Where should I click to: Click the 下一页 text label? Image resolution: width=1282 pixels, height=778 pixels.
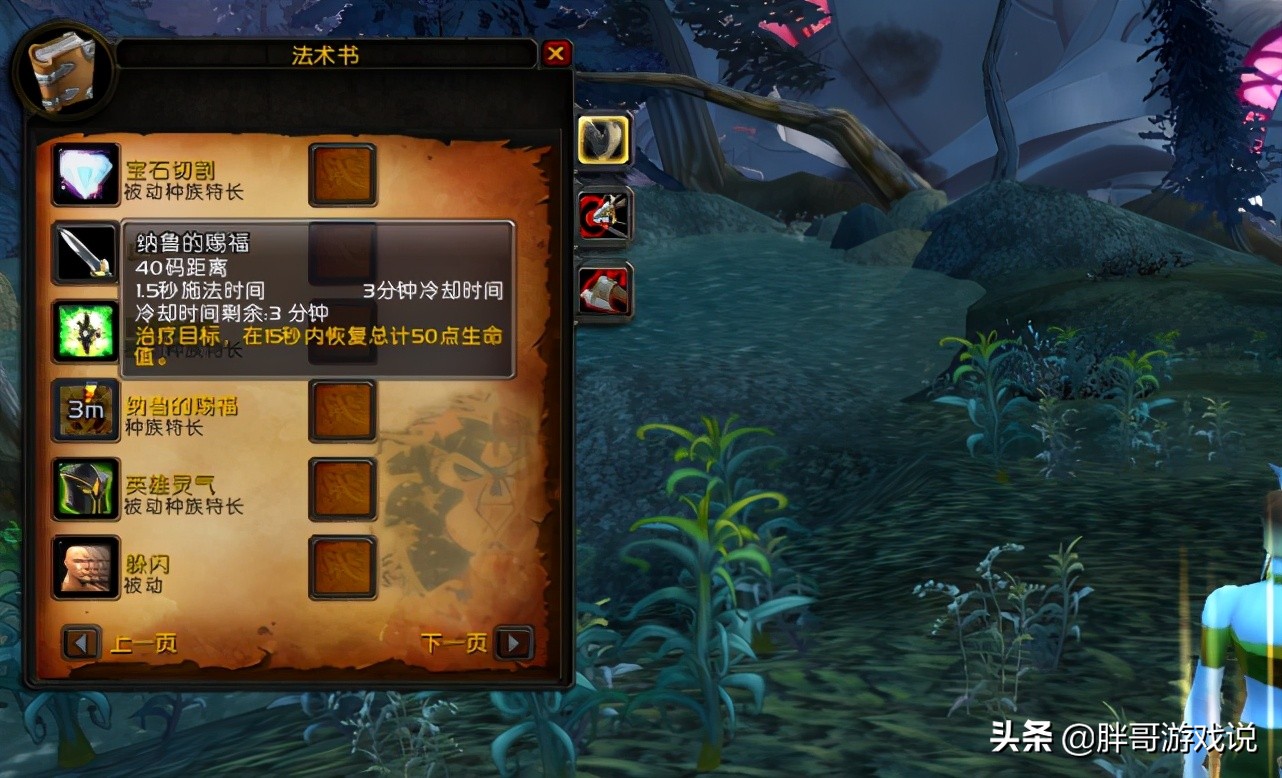pyautogui.click(x=455, y=643)
